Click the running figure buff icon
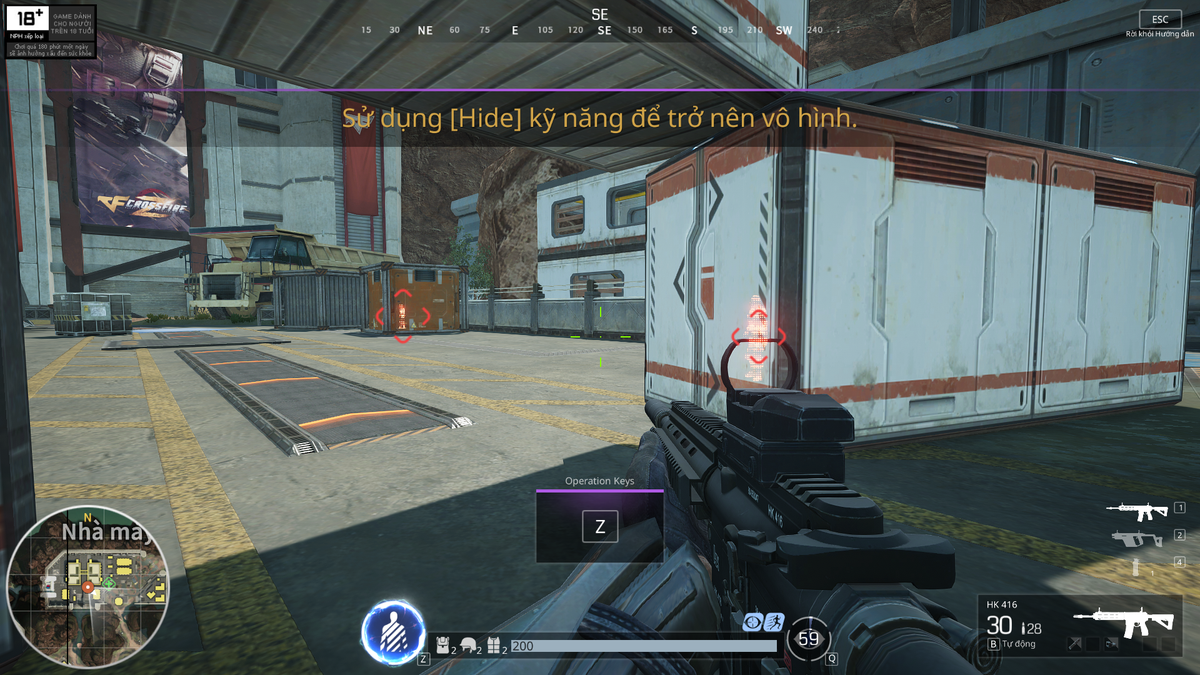The image size is (1200, 675). 774,622
